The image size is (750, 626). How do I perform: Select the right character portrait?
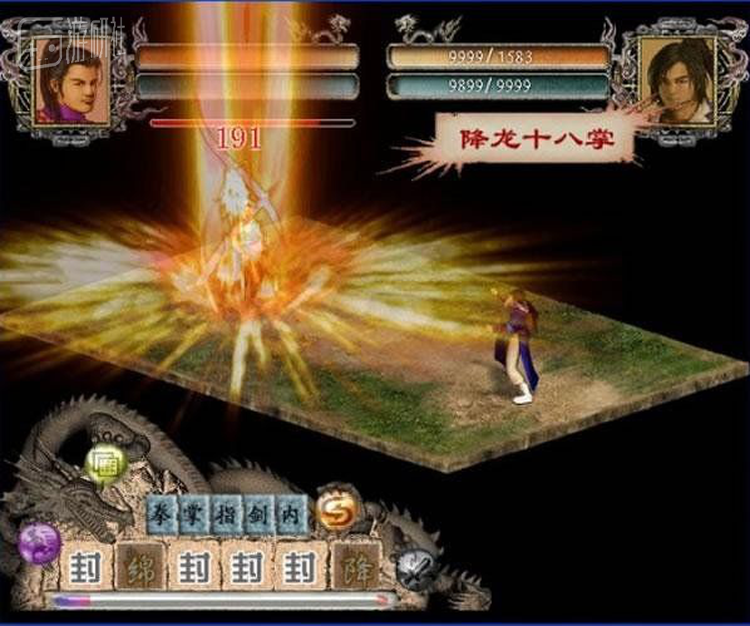tap(677, 80)
